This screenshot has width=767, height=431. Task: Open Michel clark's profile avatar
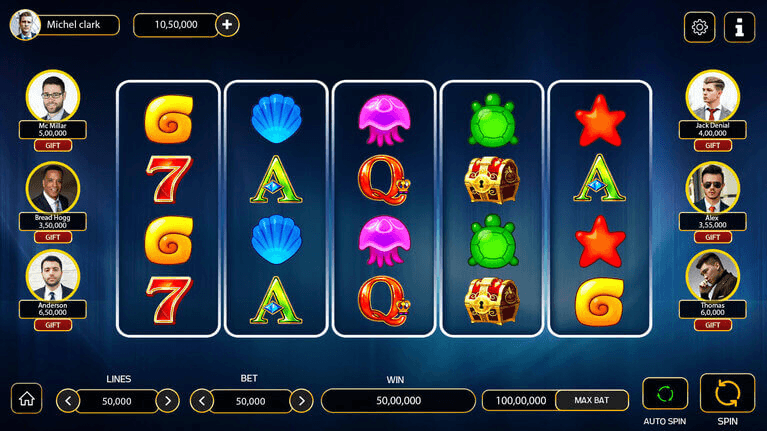(25, 25)
